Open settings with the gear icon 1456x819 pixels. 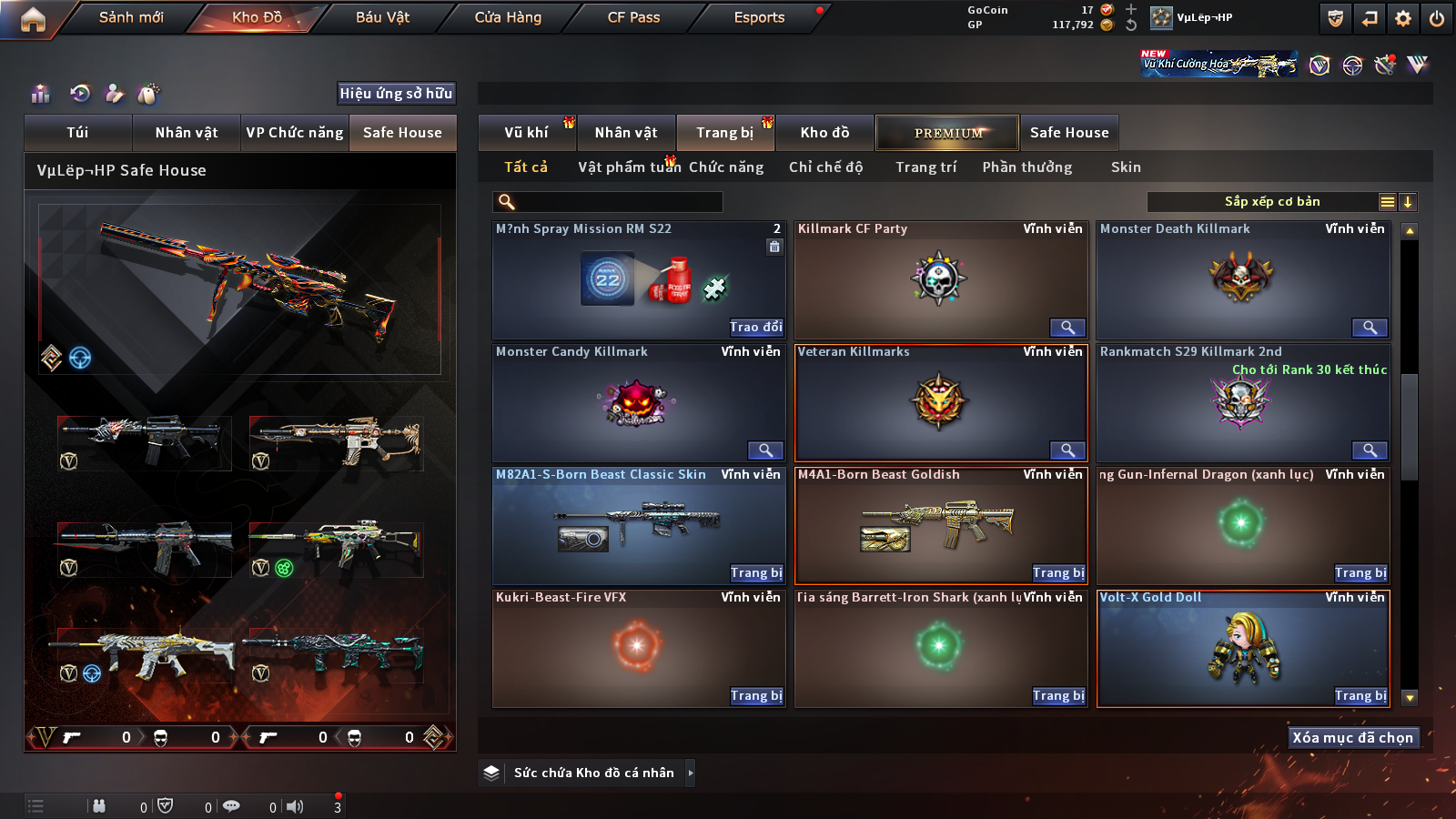[x=1403, y=18]
